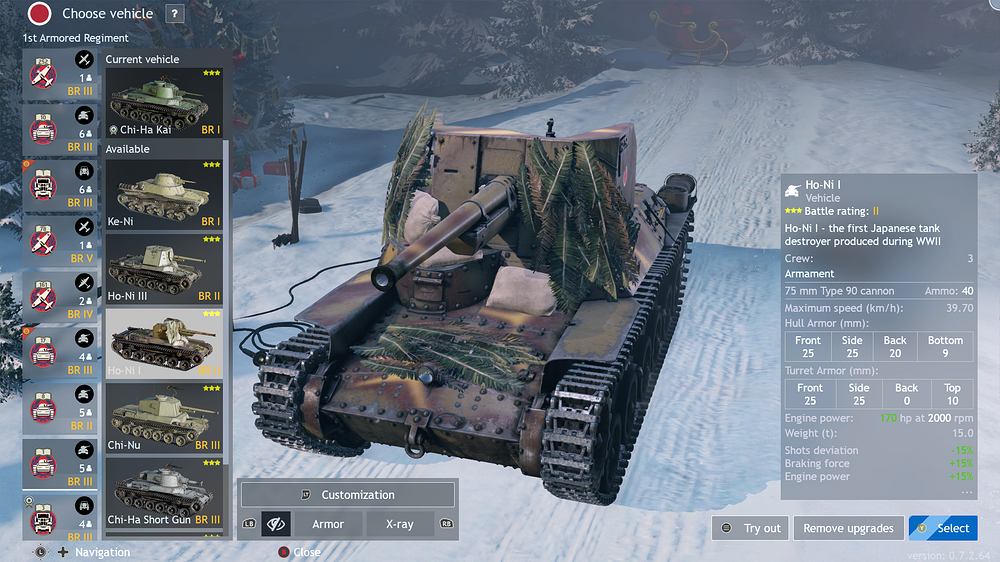
Task: Confirm with the blue Select button
Action: (943, 528)
